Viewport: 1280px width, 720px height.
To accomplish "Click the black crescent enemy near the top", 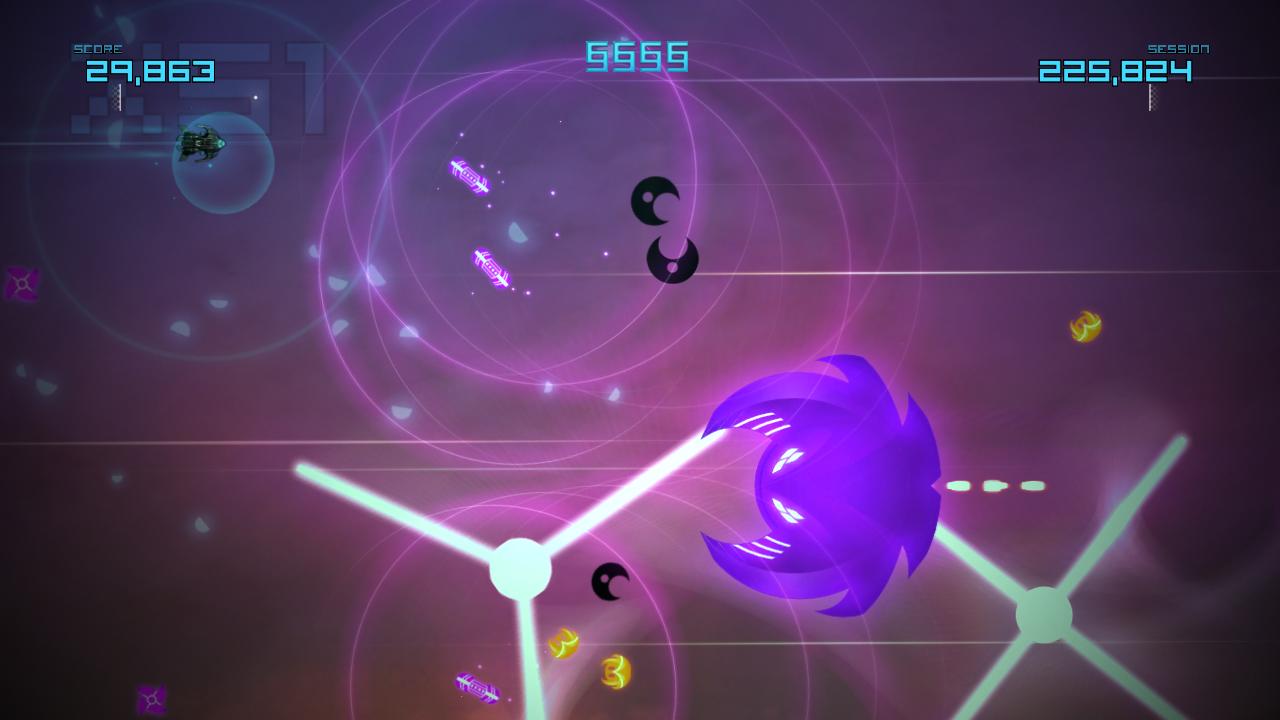I will 654,200.
